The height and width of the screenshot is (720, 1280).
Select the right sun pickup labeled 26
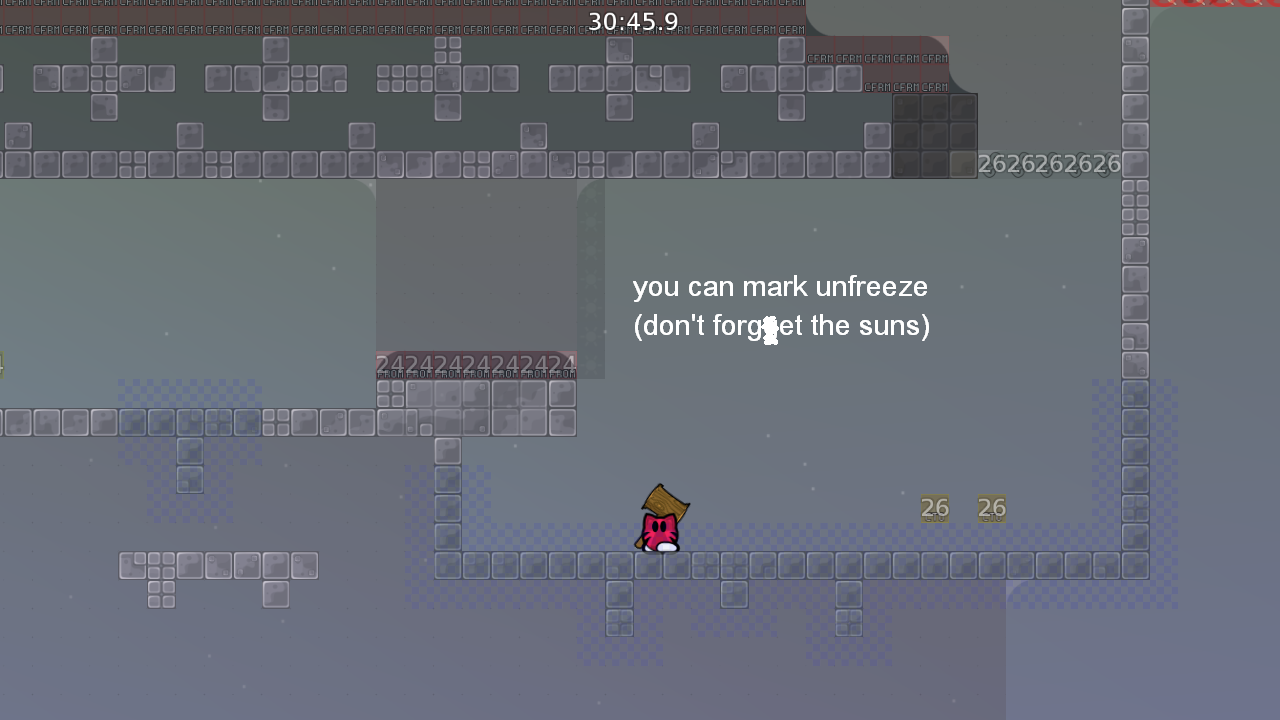click(x=991, y=508)
